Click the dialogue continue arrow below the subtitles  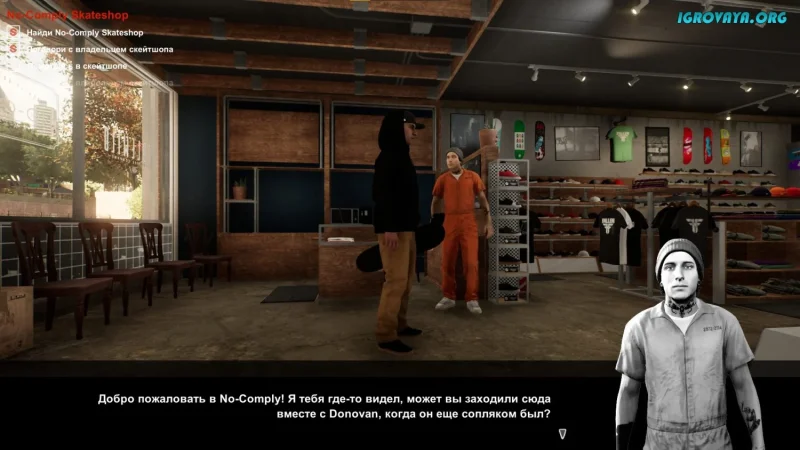pyautogui.click(x=563, y=433)
